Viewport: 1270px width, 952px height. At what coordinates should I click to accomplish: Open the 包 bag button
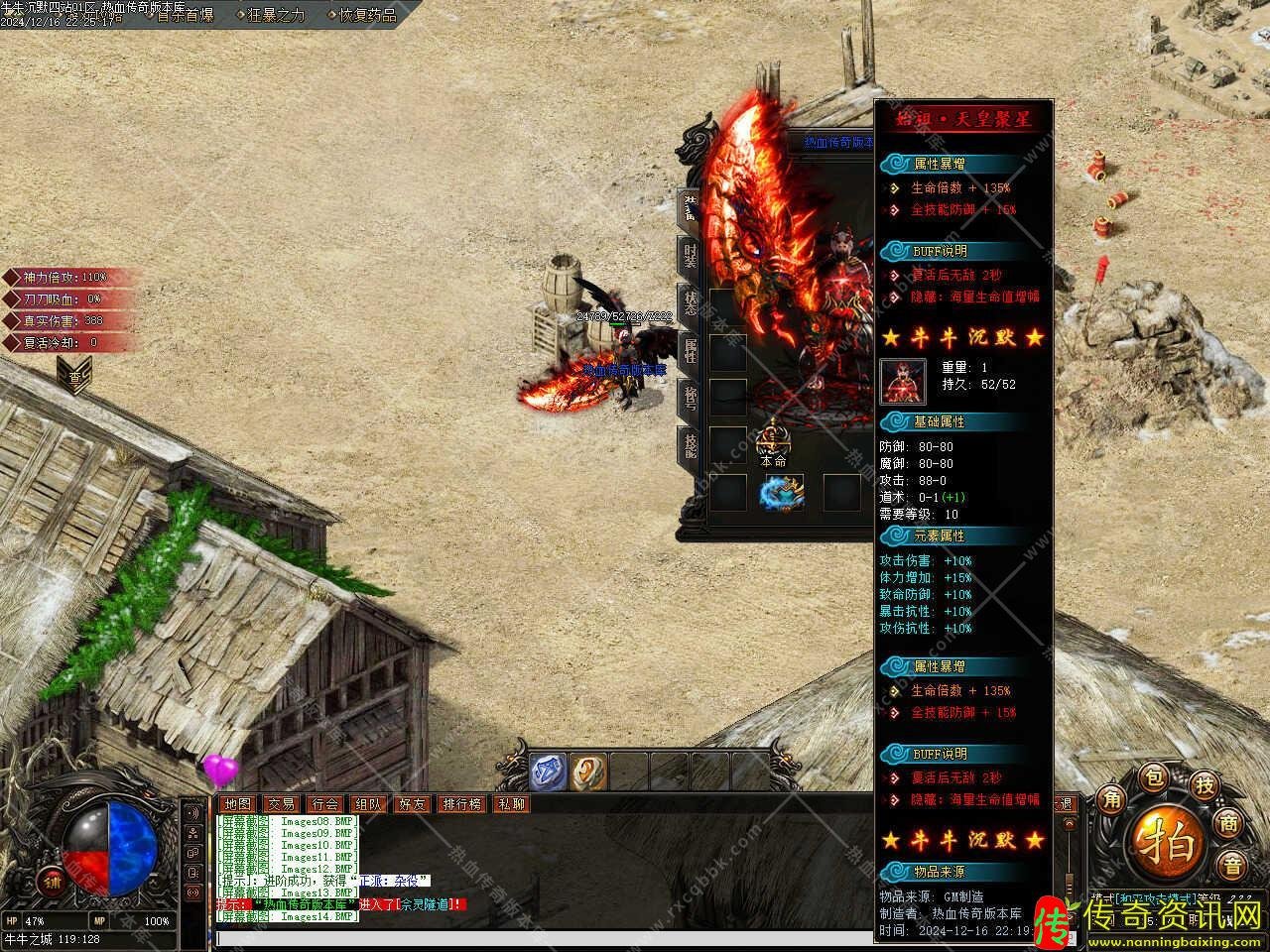(1154, 777)
